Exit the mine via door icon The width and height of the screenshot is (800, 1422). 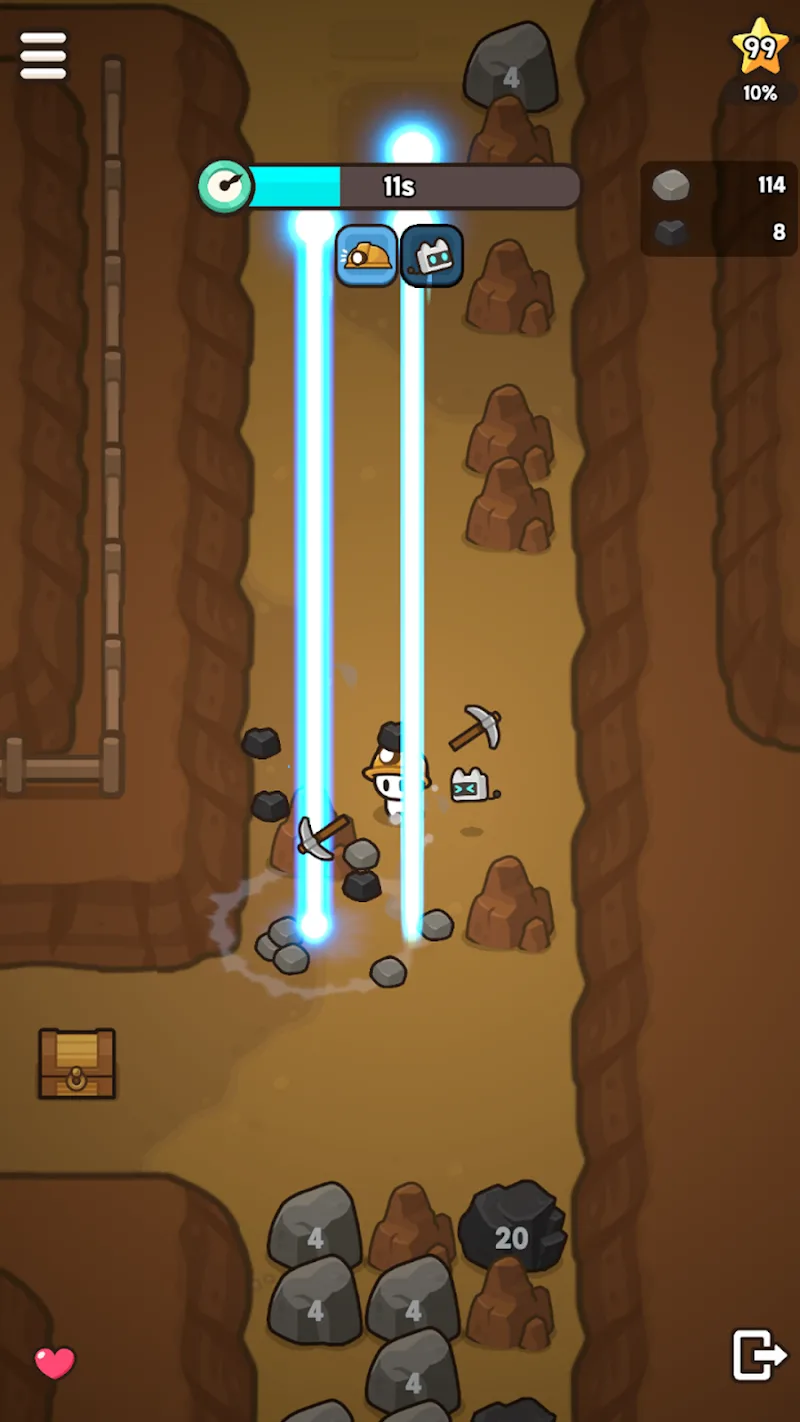coord(759,1355)
